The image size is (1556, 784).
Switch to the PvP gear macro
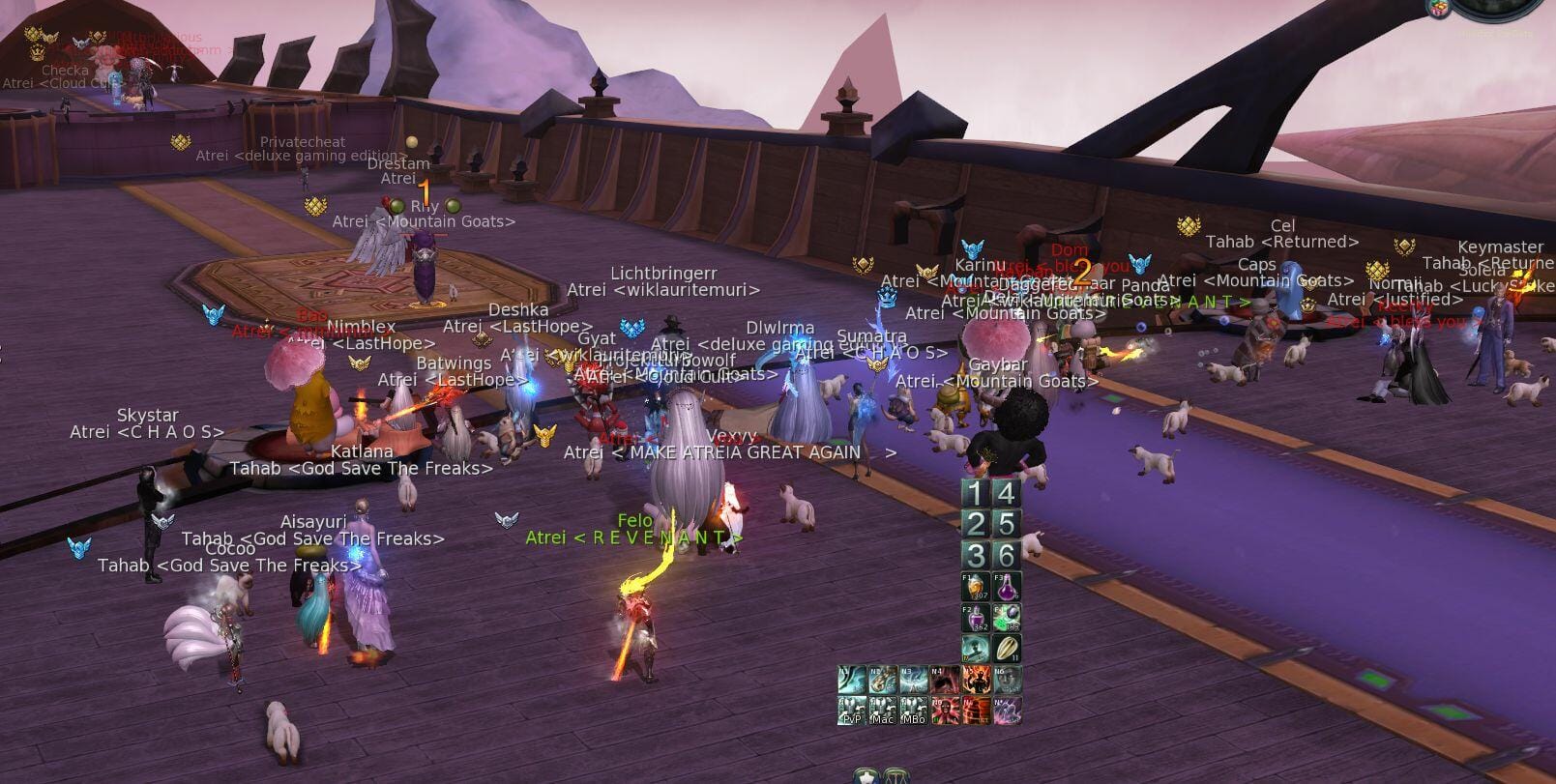852,711
